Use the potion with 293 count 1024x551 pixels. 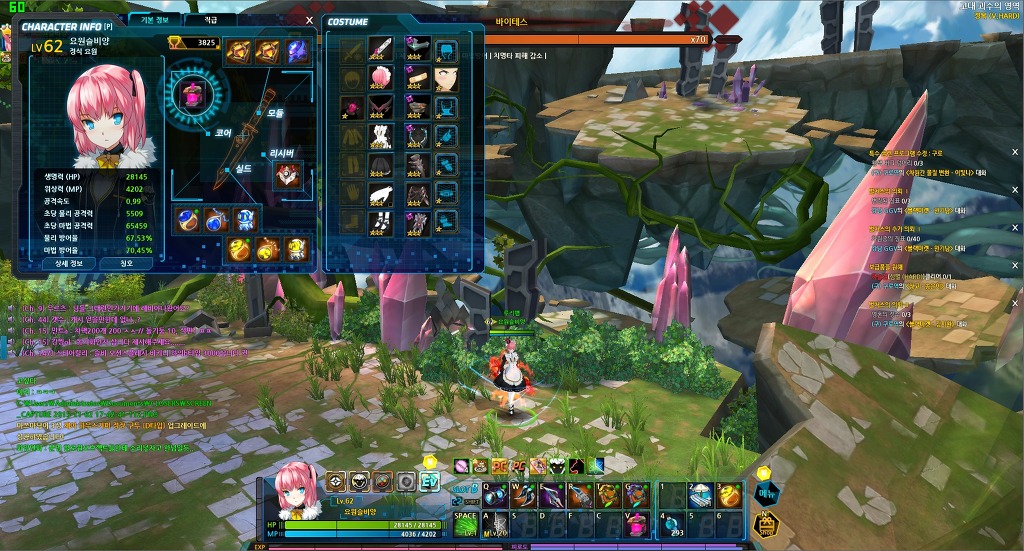[x=674, y=524]
